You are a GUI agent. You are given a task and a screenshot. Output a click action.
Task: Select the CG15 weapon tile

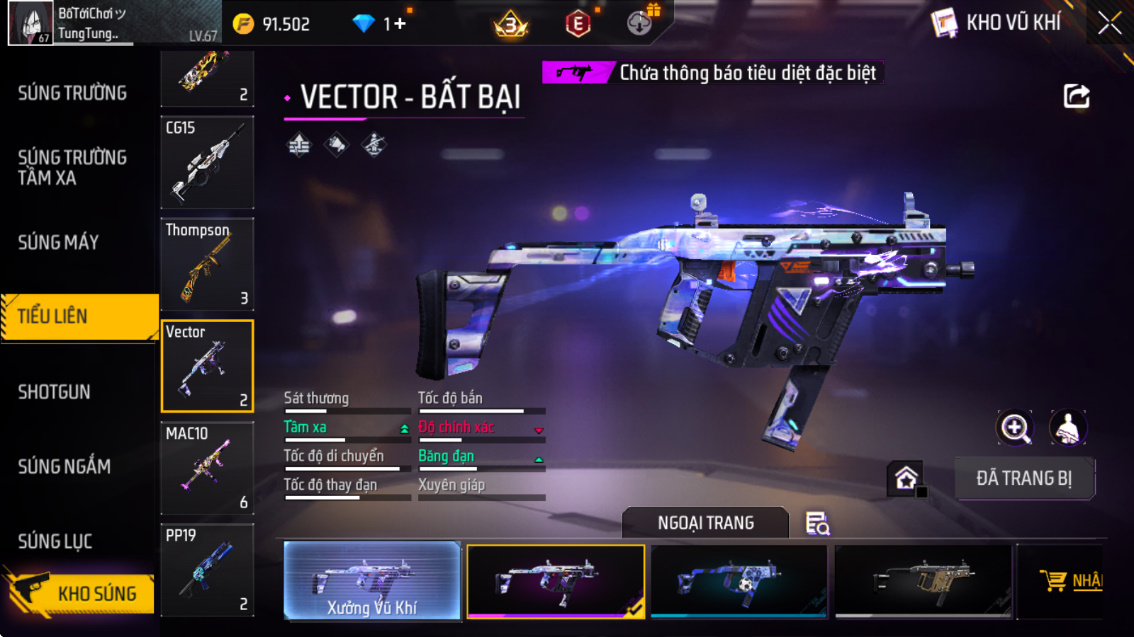pos(207,162)
